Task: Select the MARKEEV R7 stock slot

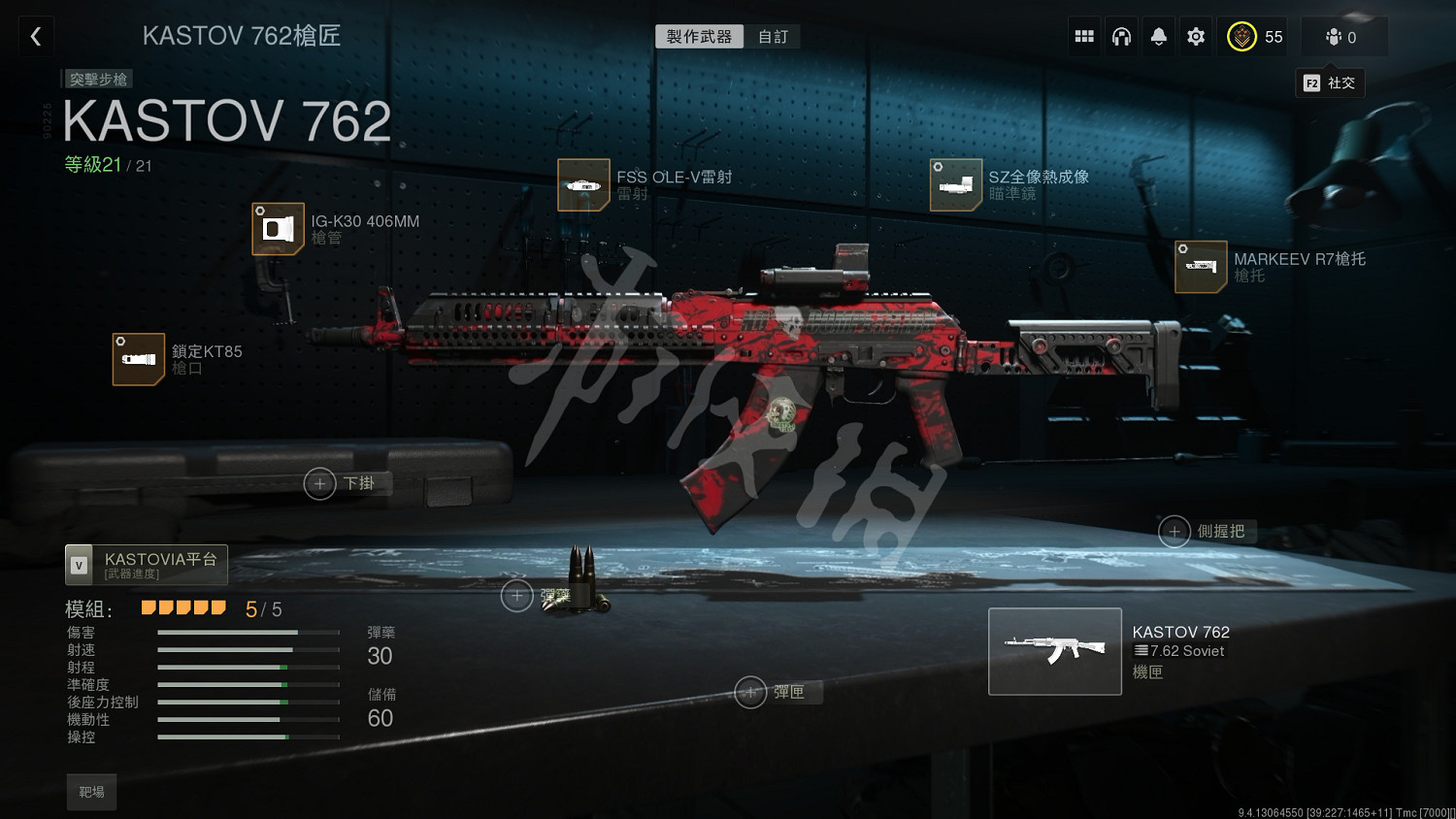Action: [x=1201, y=267]
